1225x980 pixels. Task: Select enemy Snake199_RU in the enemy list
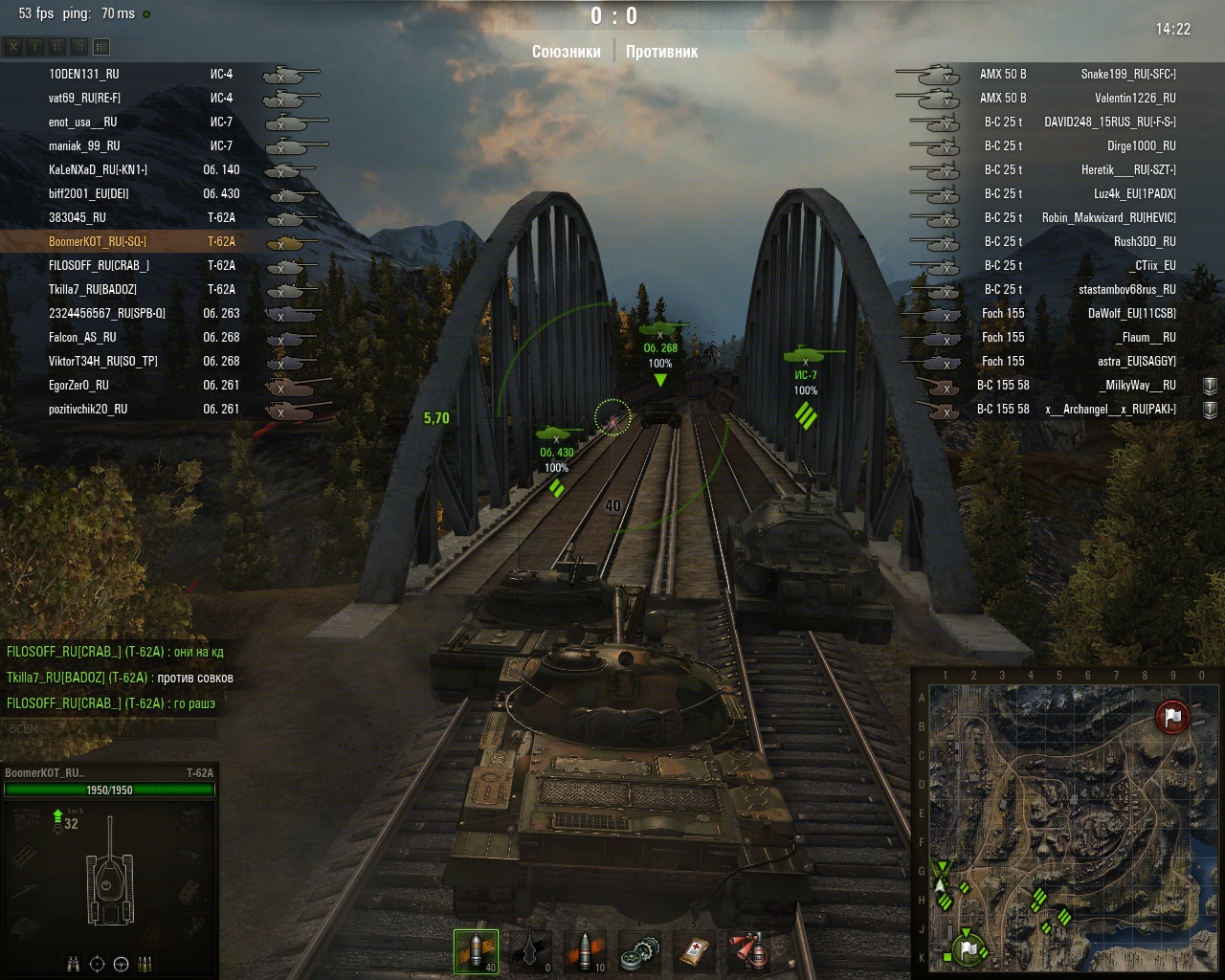pos(1127,74)
